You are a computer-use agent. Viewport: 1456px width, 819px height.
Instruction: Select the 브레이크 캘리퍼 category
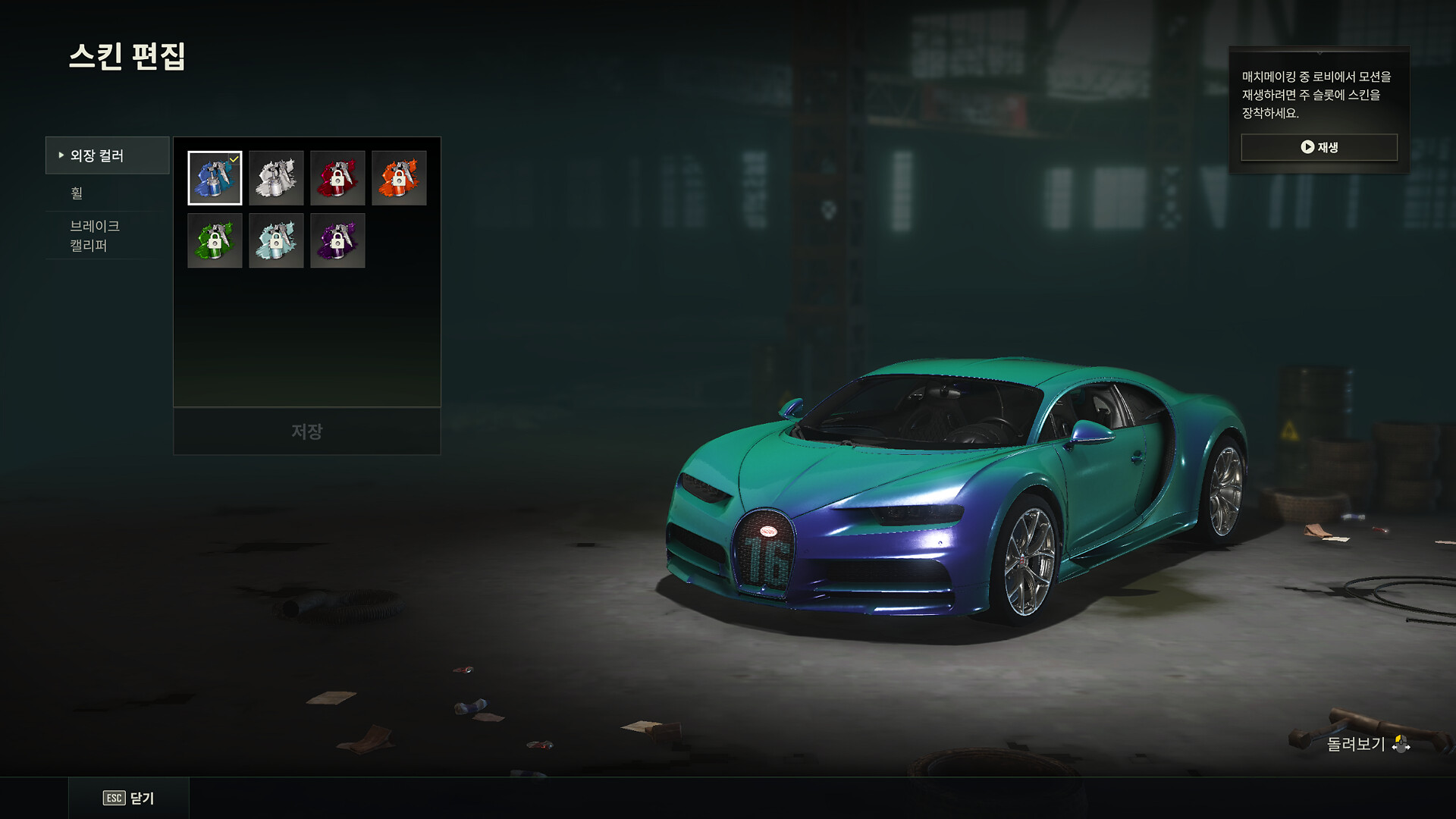tap(107, 235)
